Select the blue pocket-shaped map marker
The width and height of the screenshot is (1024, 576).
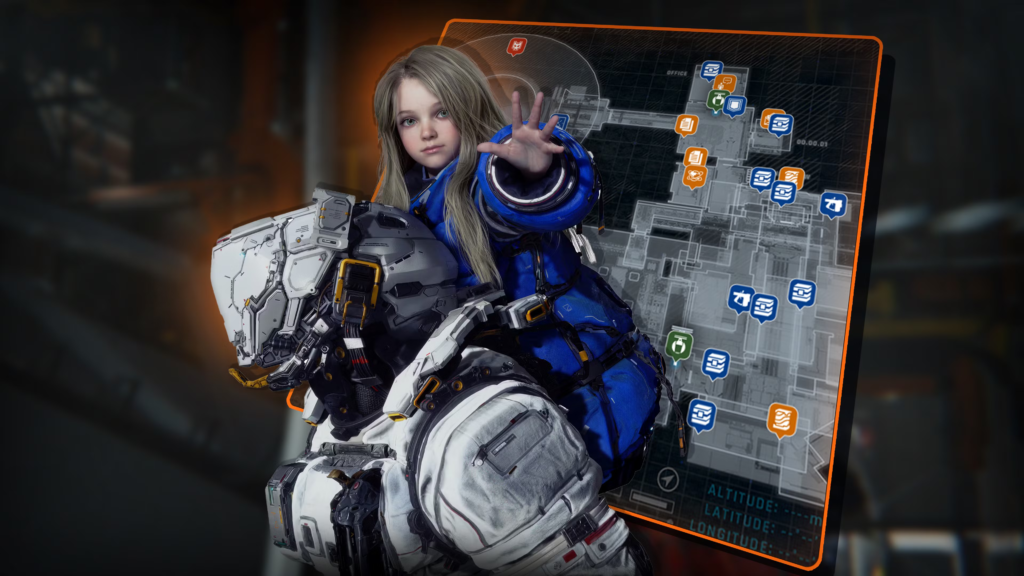click(x=735, y=104)
